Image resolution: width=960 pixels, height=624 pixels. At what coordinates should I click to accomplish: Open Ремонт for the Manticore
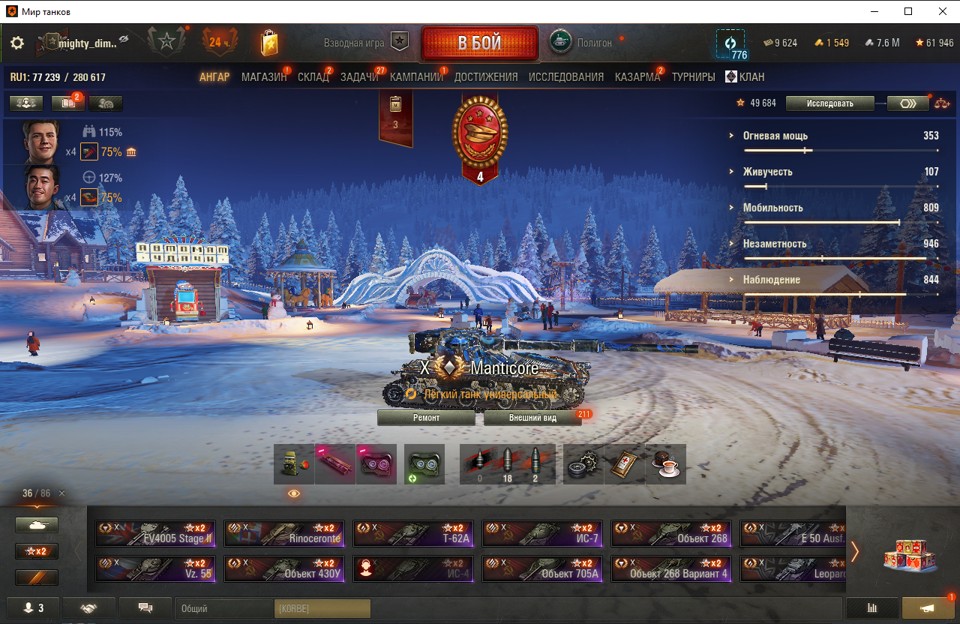click(x=426, y=417)
